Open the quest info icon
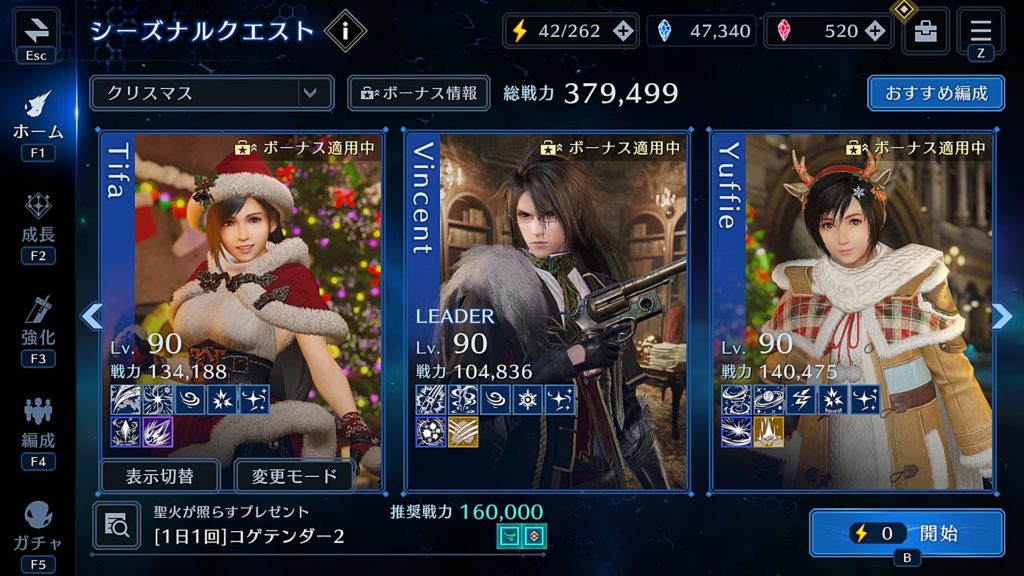Viewport: 1024px width, 576px height. pyautogui.click(x=345, y=31)
